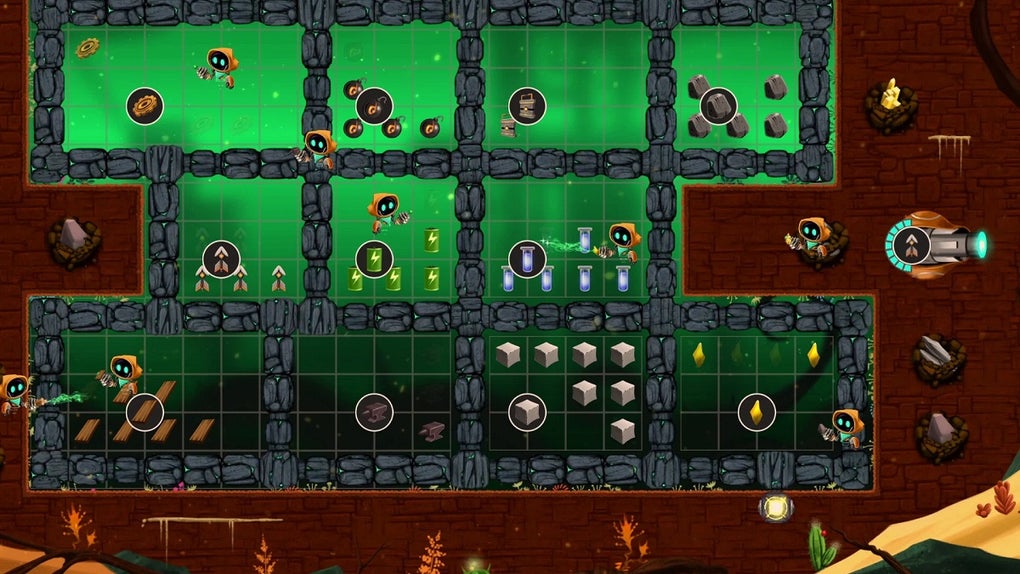Select the gear stockpile zone marker
This screenshot has height=574, width=1020.
144,105
